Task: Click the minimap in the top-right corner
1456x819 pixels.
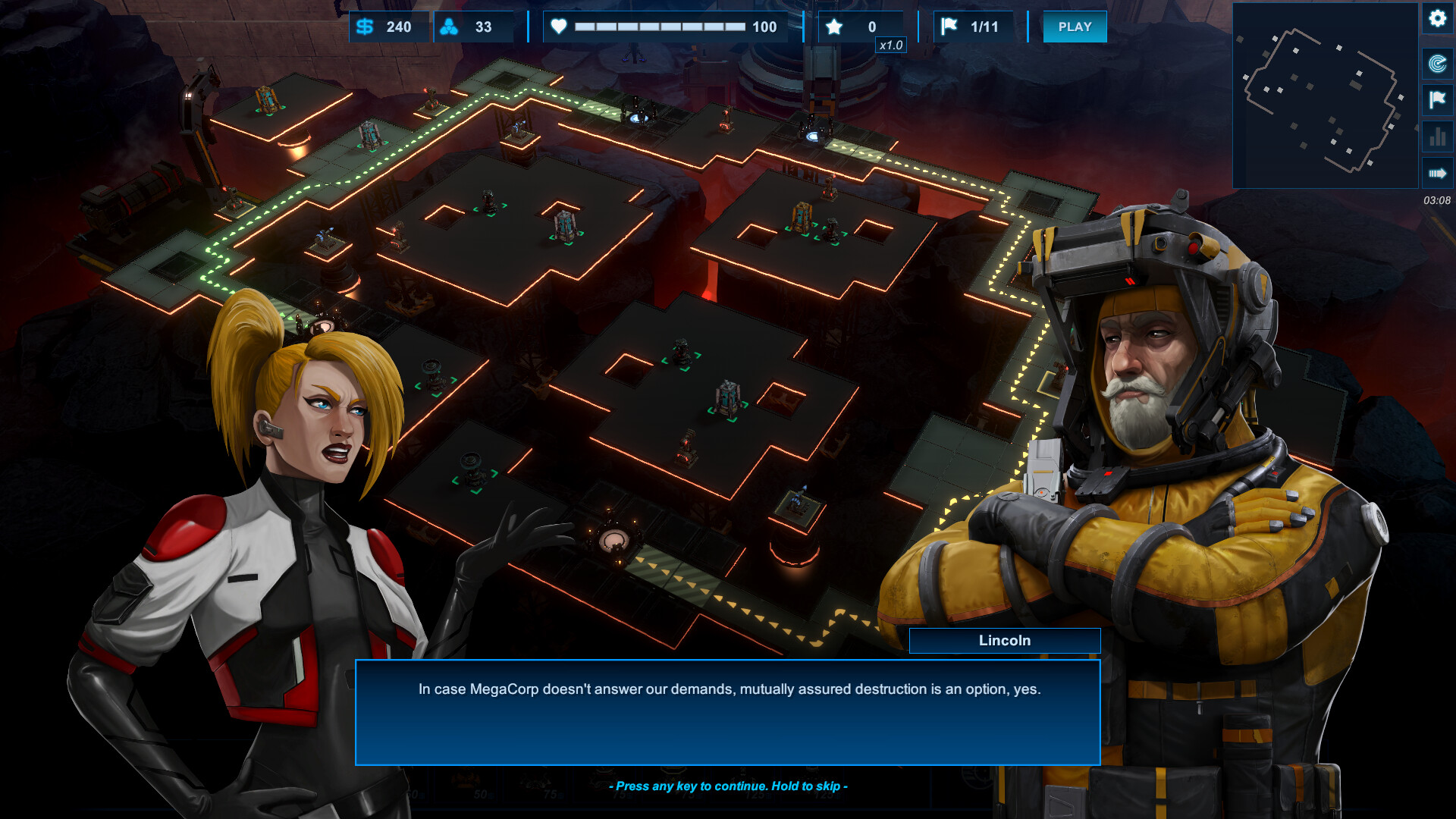Action: coord(1326,95)
